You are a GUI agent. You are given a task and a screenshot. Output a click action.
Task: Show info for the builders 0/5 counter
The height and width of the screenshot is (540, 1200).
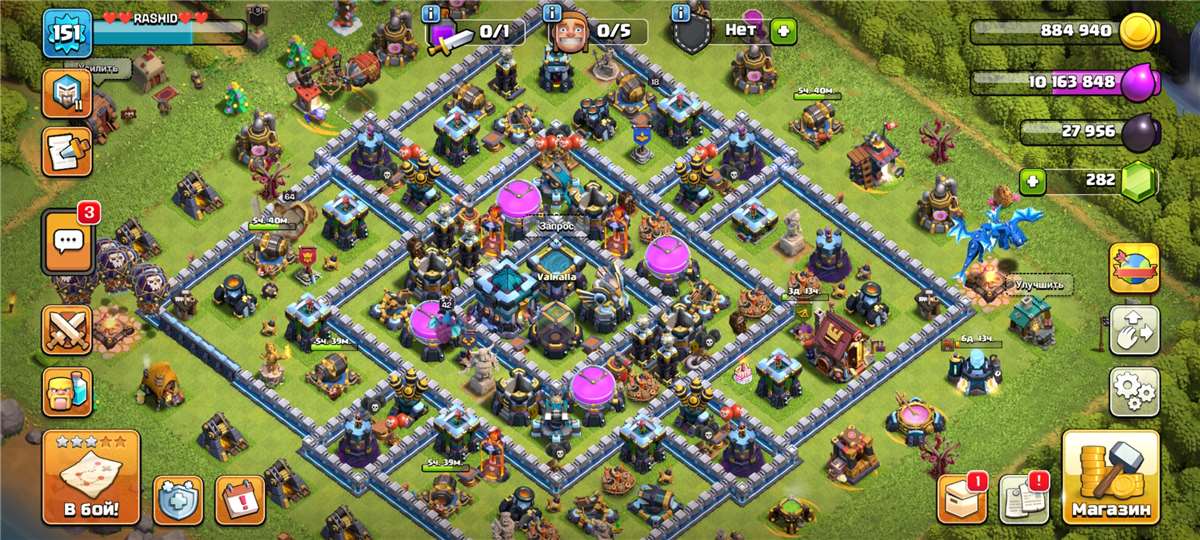point(552,13)
